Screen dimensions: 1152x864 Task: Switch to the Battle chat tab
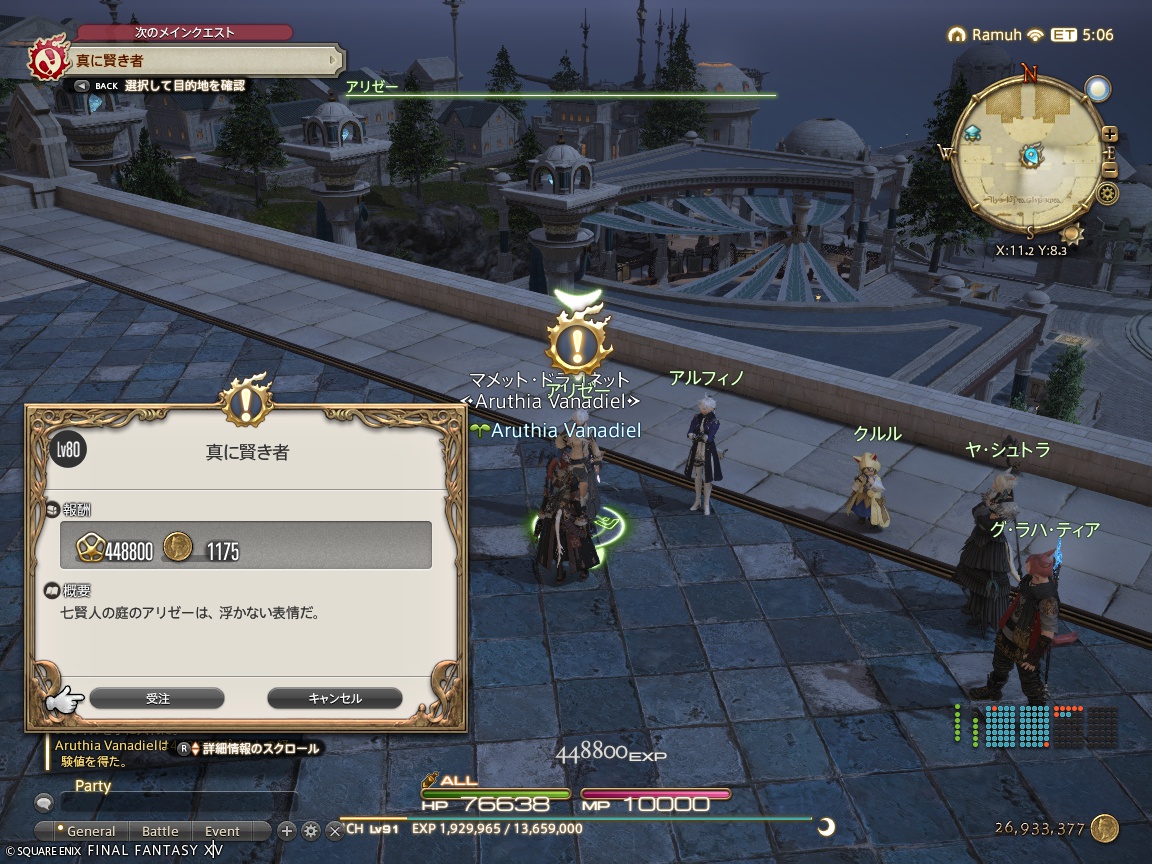point(160,831)
